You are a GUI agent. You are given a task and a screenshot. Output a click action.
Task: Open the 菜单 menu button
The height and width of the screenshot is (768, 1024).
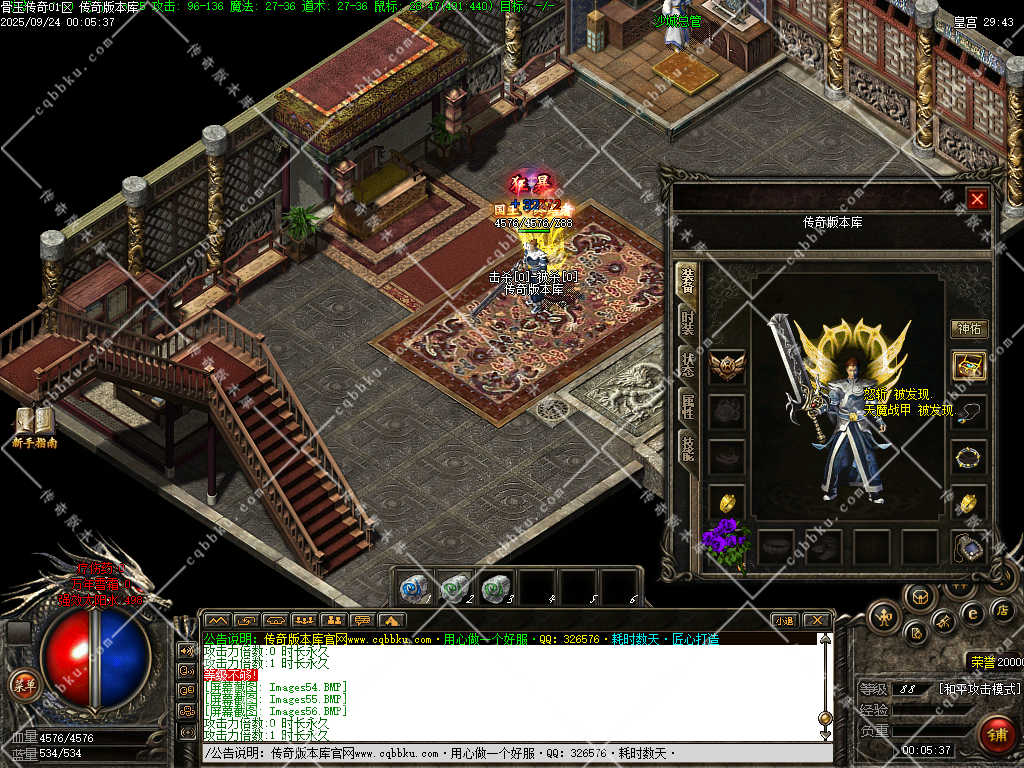point(24,685)
